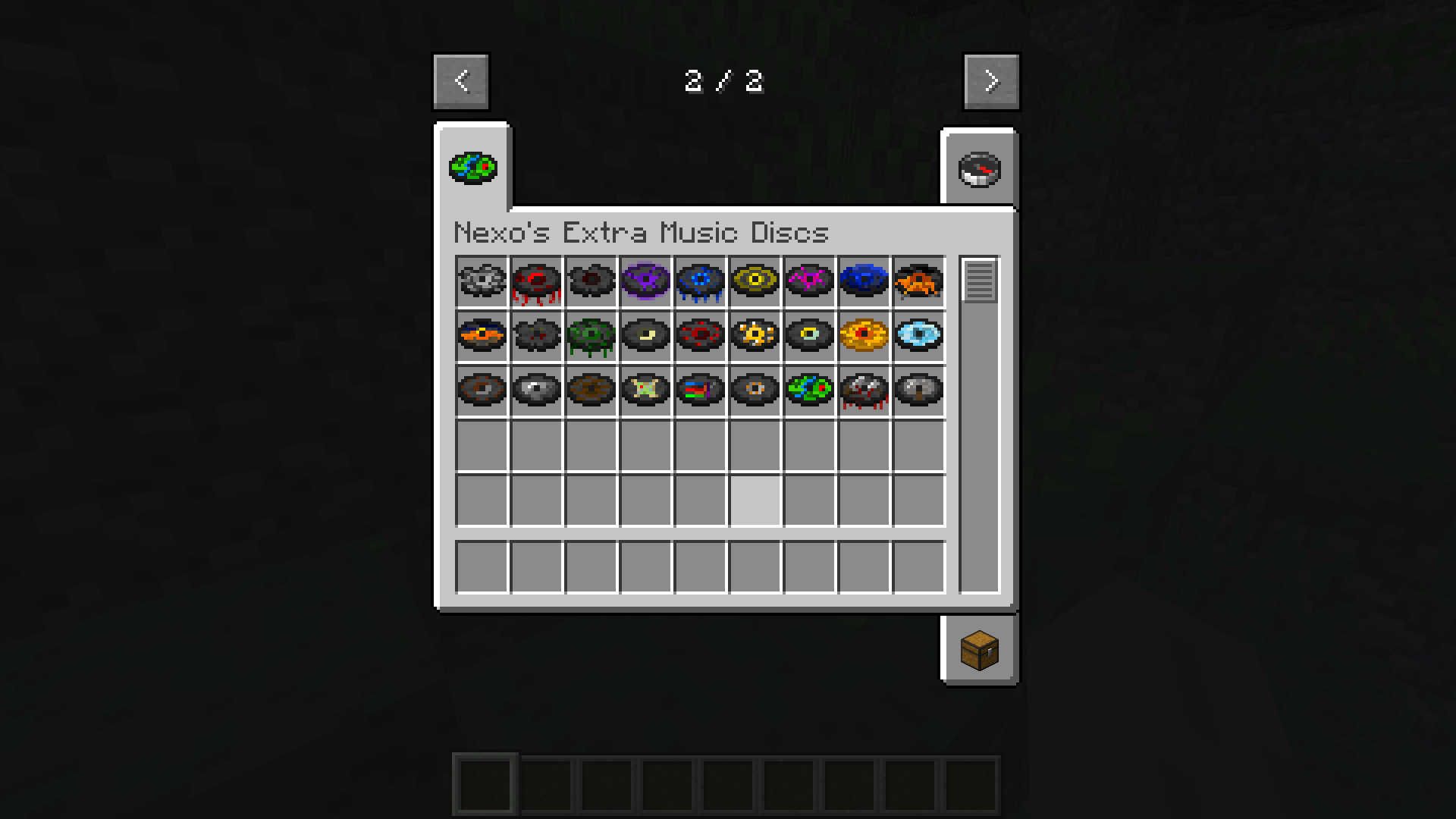Select the green paint-splatter music disc
The height and width of the screenshot is (819, 1456).
(x=809, y=391)
